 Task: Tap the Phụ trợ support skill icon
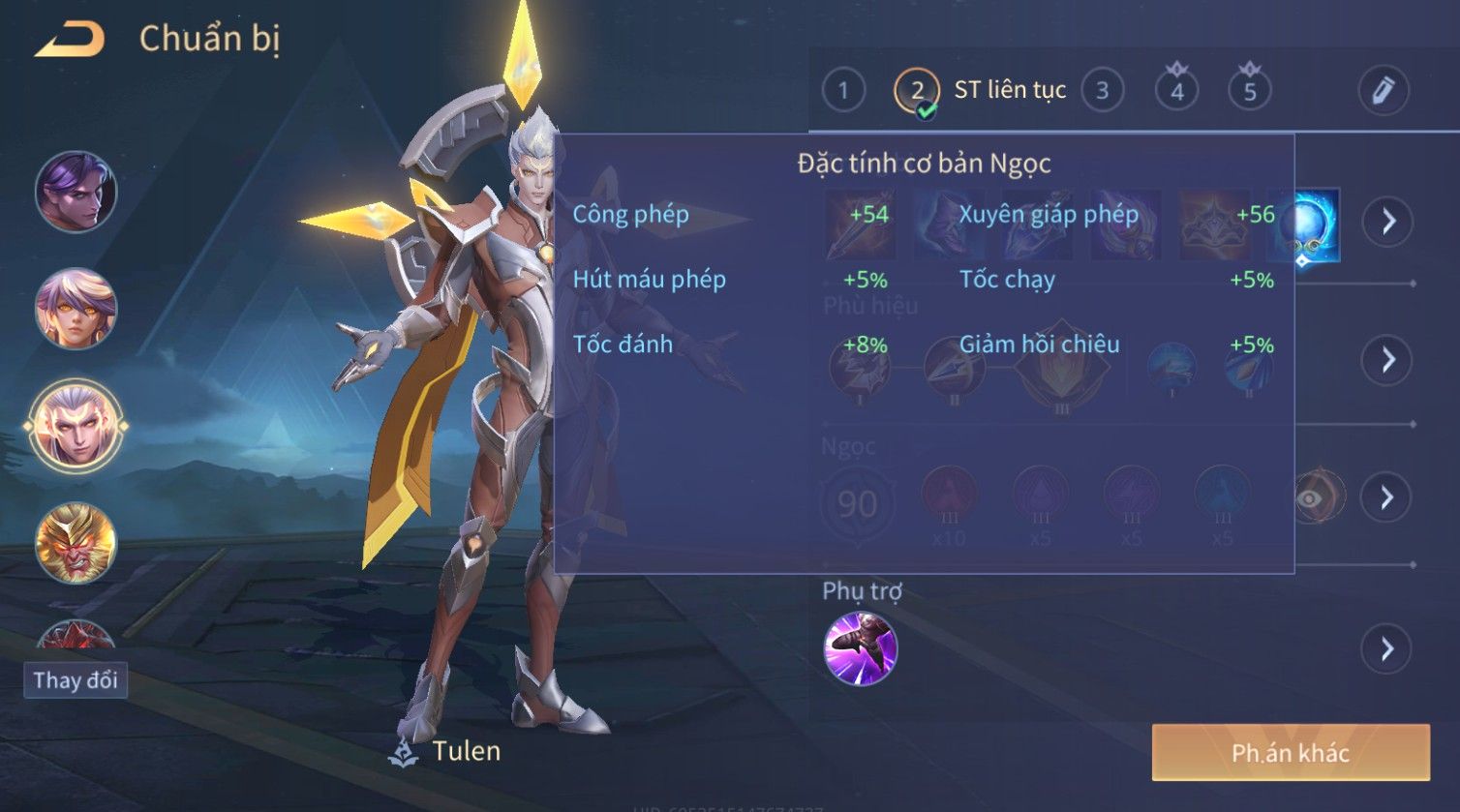(x=860, y=648)
